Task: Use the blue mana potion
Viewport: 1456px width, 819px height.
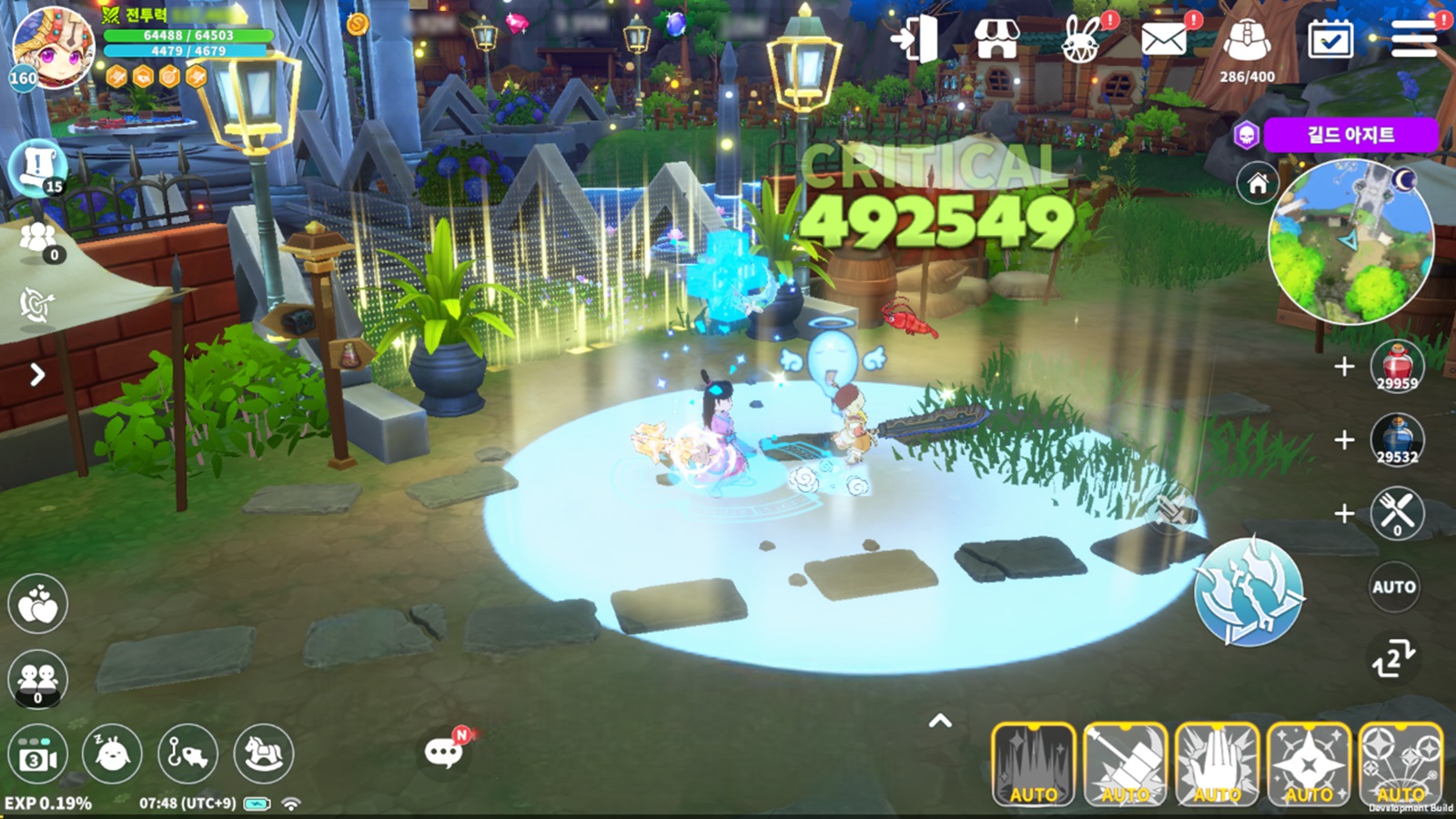Action: pyautogui.click(x=1397, y=440)
